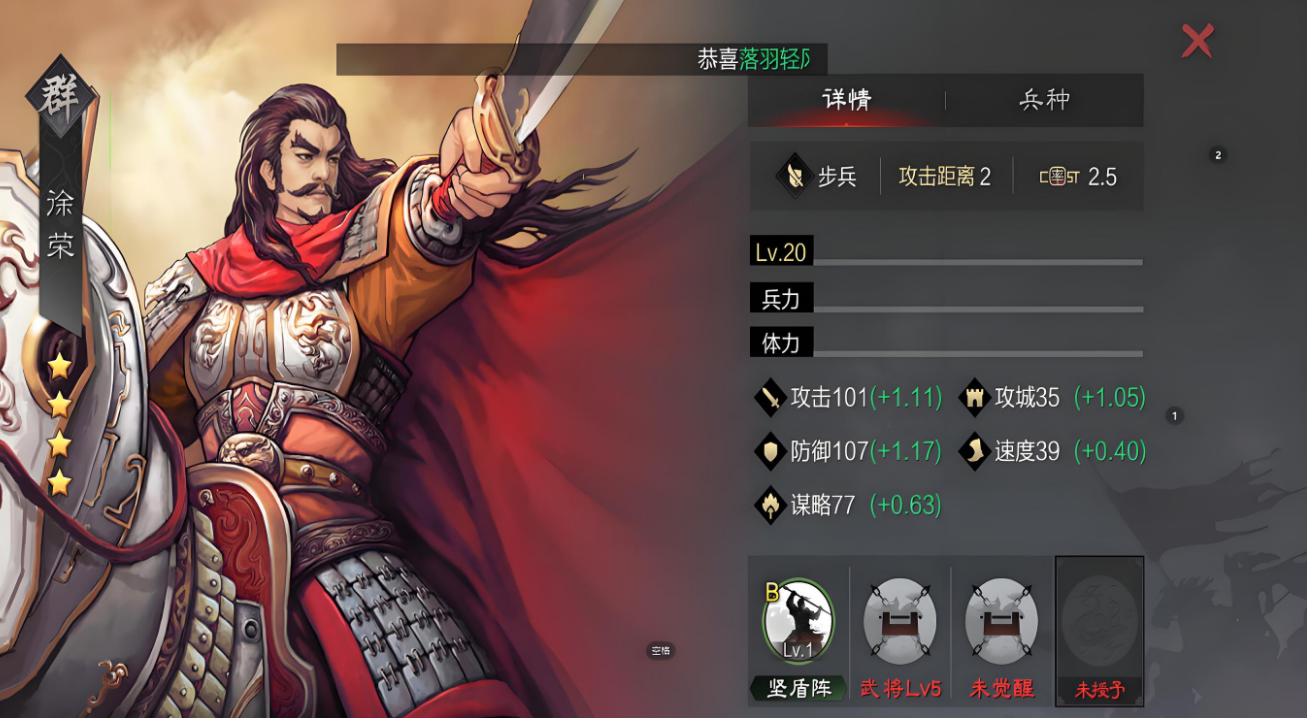
Task: Switch to the 详情 tab
Action: pos(846,100)
